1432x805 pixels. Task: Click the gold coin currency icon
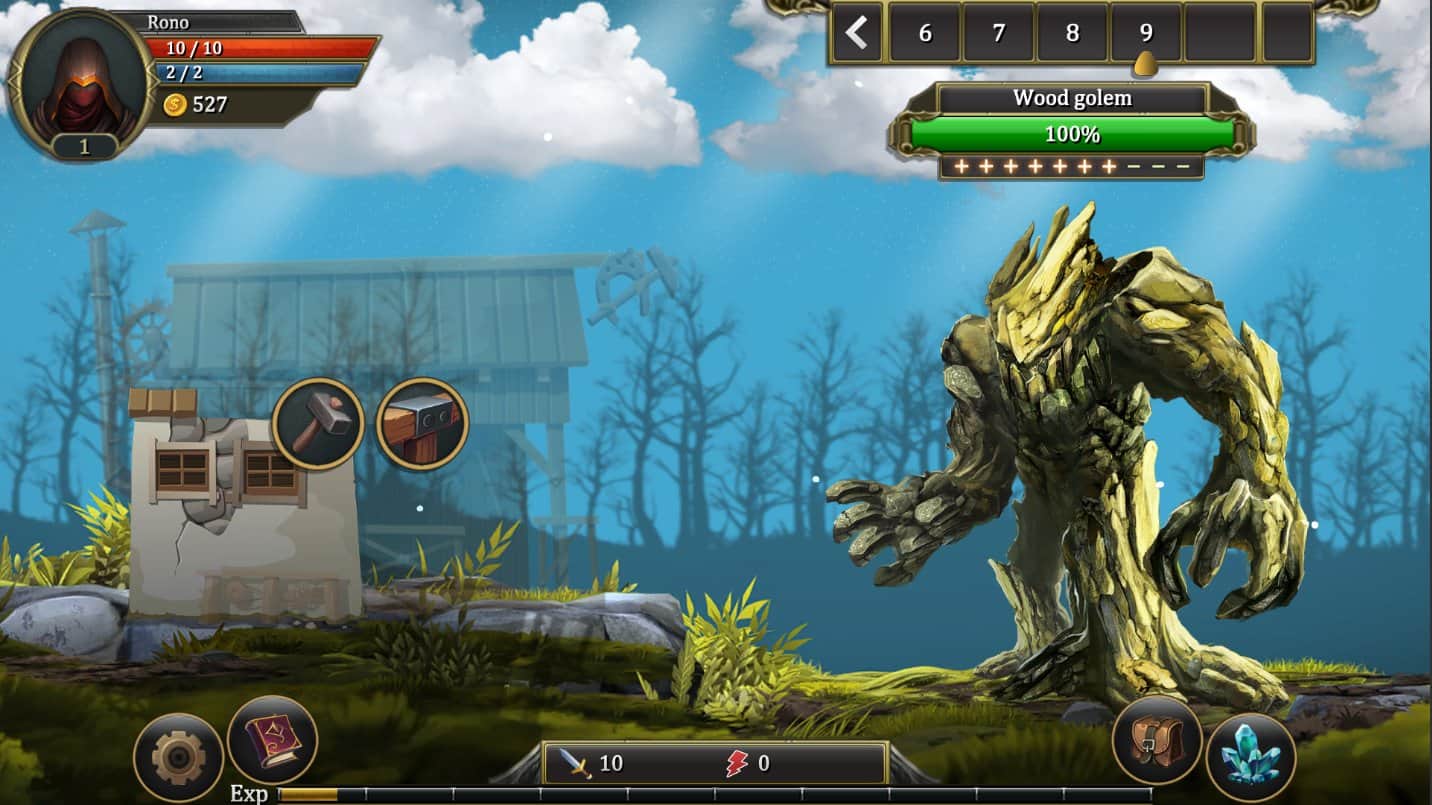click(x=173, y=102)
